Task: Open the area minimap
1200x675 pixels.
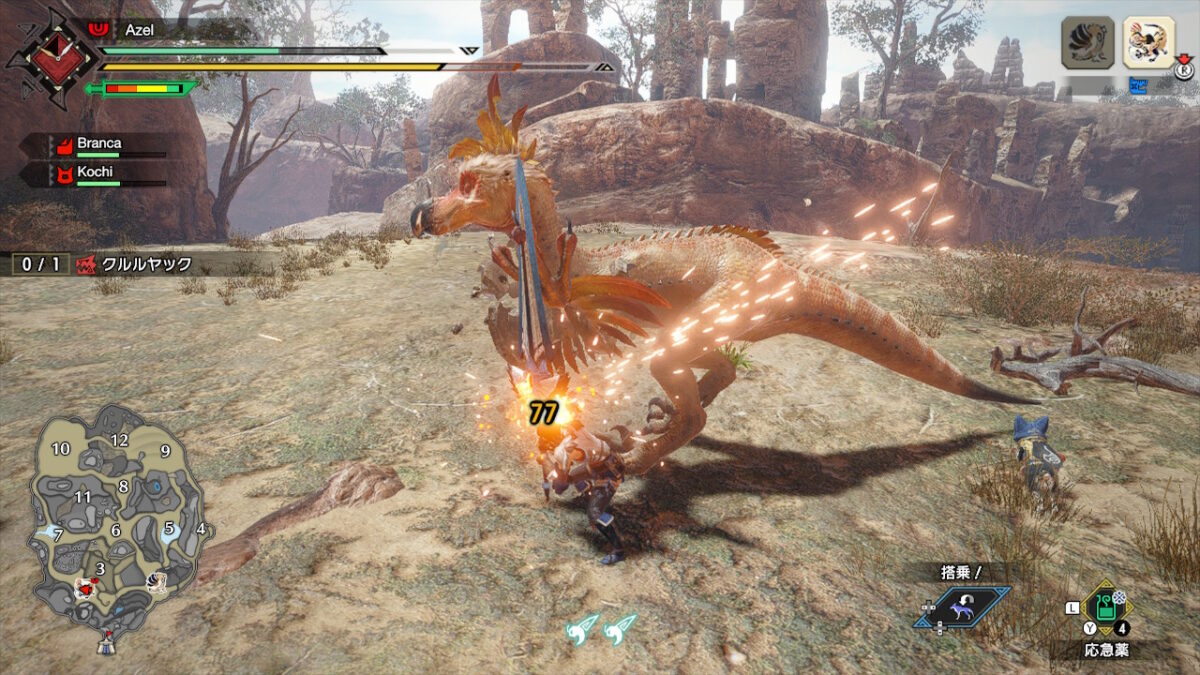Action: 117,522
